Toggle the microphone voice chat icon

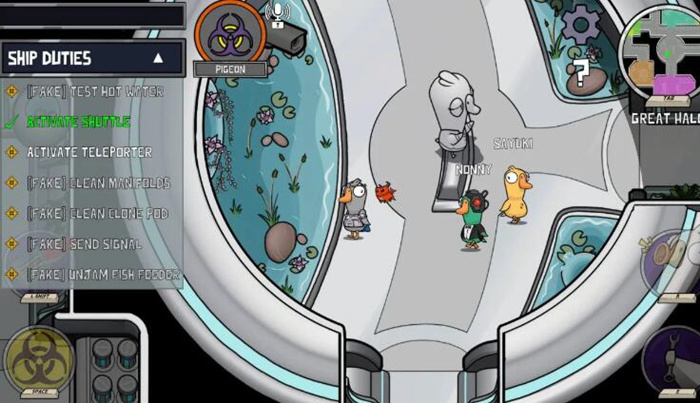click(x=277, y=13)
